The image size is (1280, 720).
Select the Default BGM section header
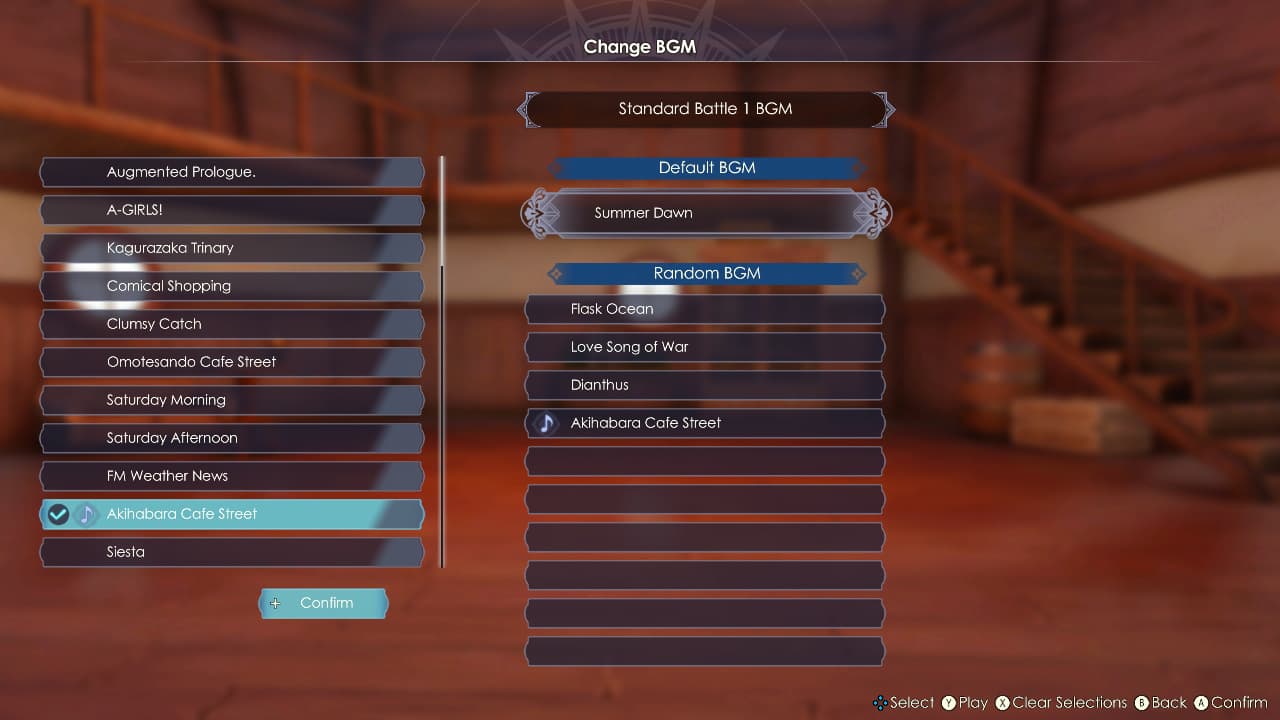point(707,167)
